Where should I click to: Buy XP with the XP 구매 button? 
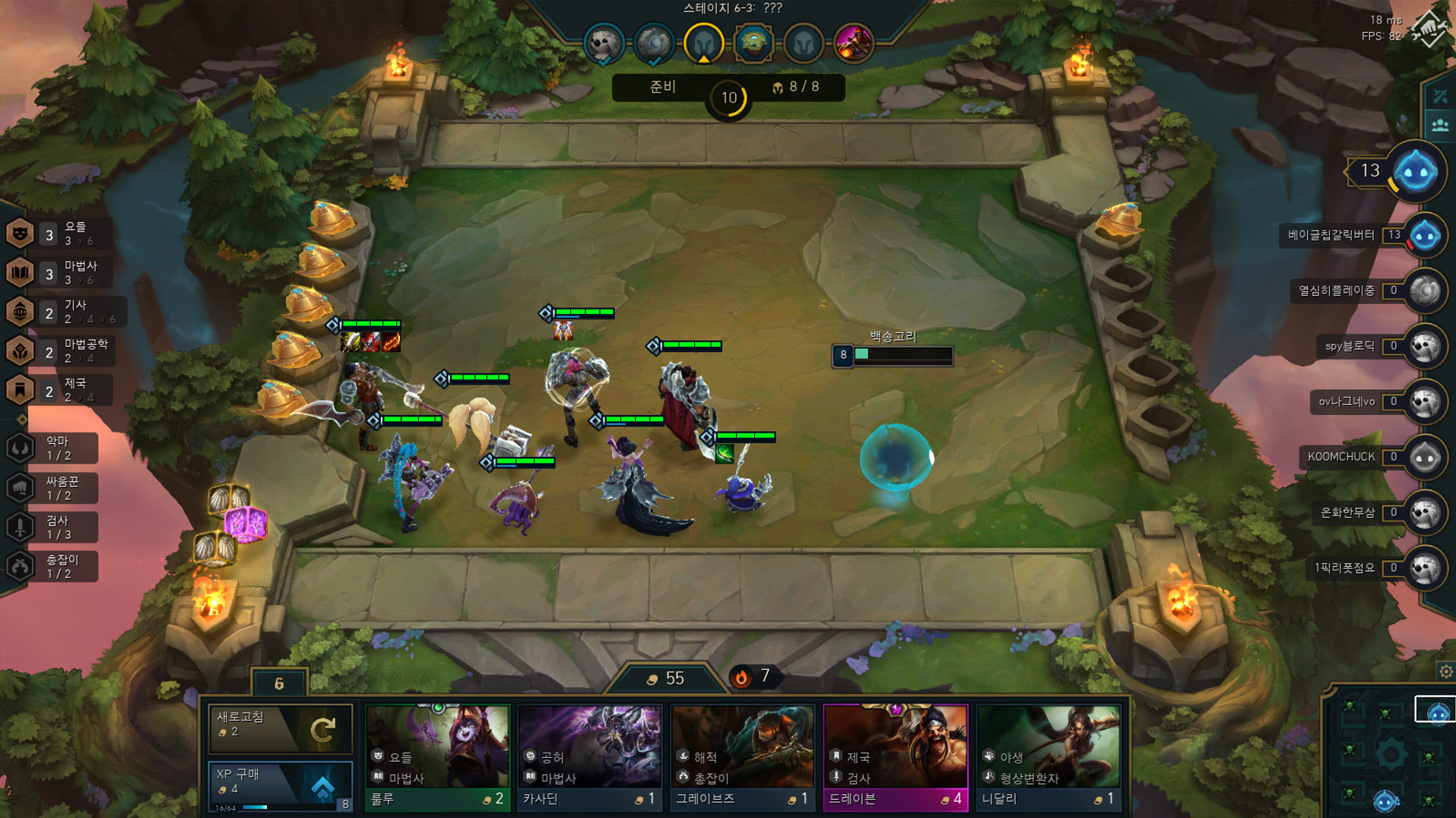[279, 785]
